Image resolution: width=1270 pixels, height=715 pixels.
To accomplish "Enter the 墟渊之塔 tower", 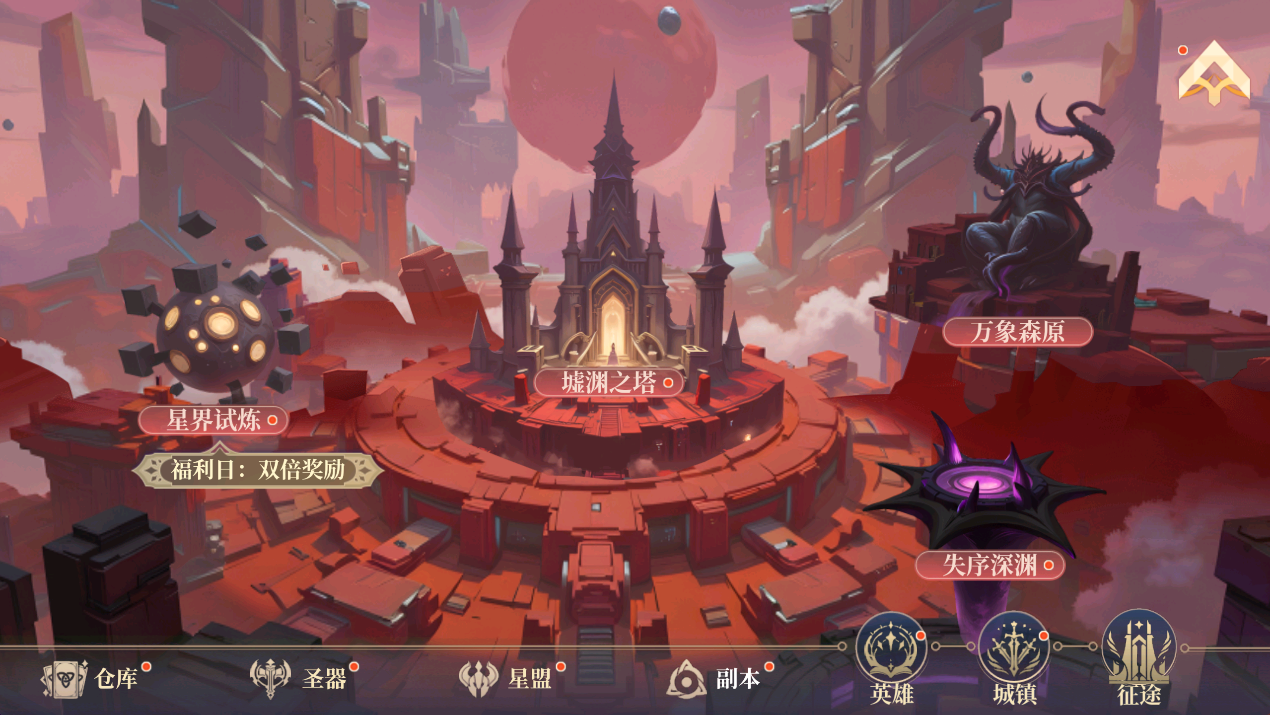I will [x=608, y=382].
